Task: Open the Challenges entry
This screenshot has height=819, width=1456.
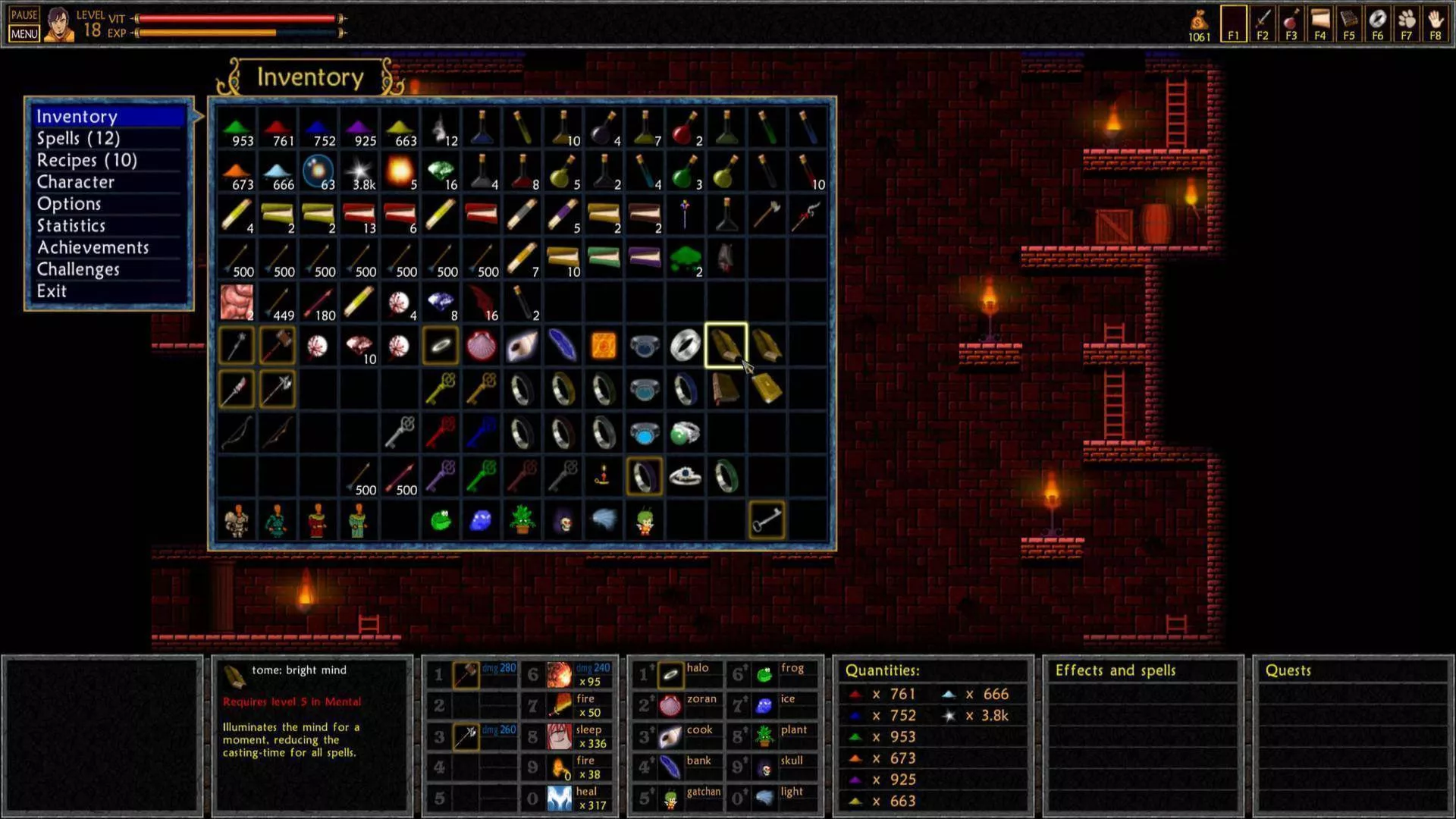Action: point(78,270)
